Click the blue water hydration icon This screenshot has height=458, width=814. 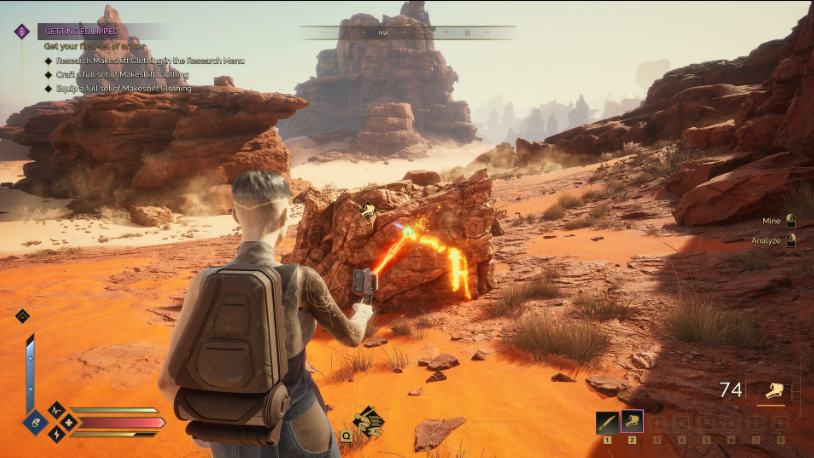coord(35,422)
